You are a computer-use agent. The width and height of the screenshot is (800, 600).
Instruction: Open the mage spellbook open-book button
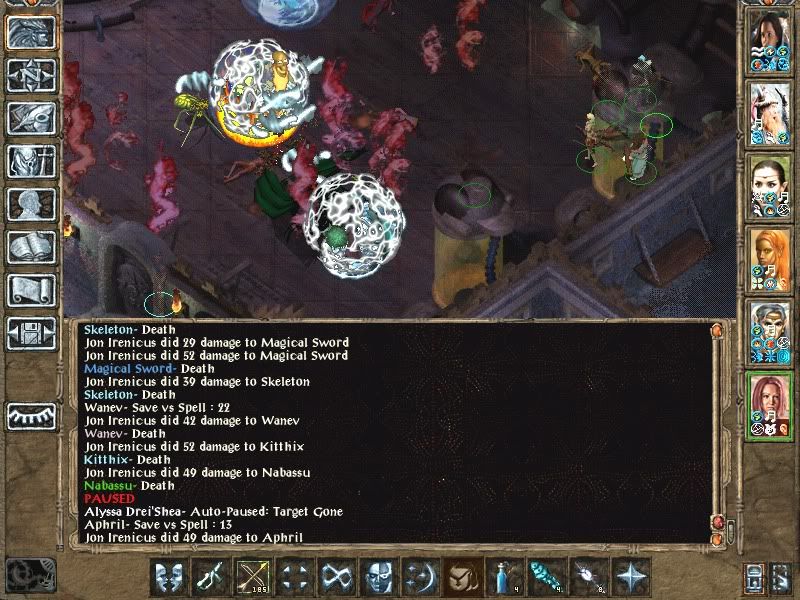pos(31,247)
